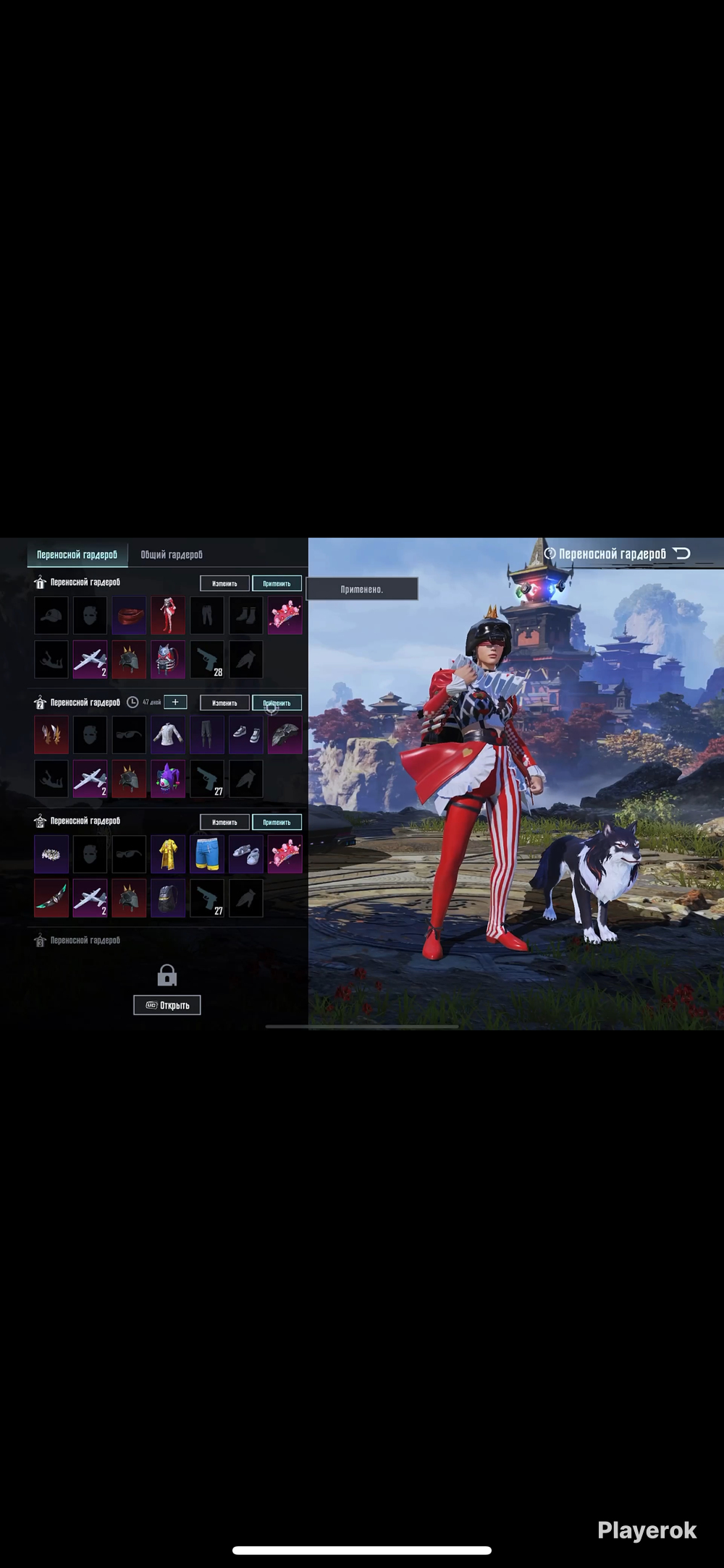The image size is (724, 1568).
Task: Choose the green-tipped bow slot
Action: [51, 898]
